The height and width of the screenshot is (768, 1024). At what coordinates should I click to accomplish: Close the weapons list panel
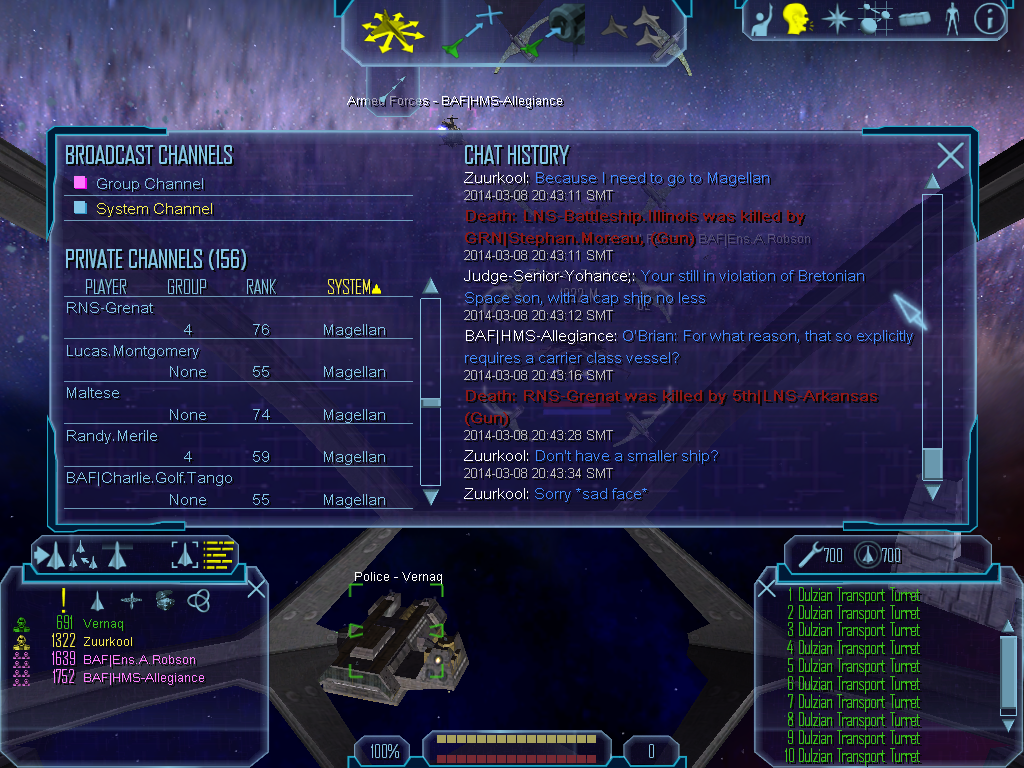[x=767, y=588]
